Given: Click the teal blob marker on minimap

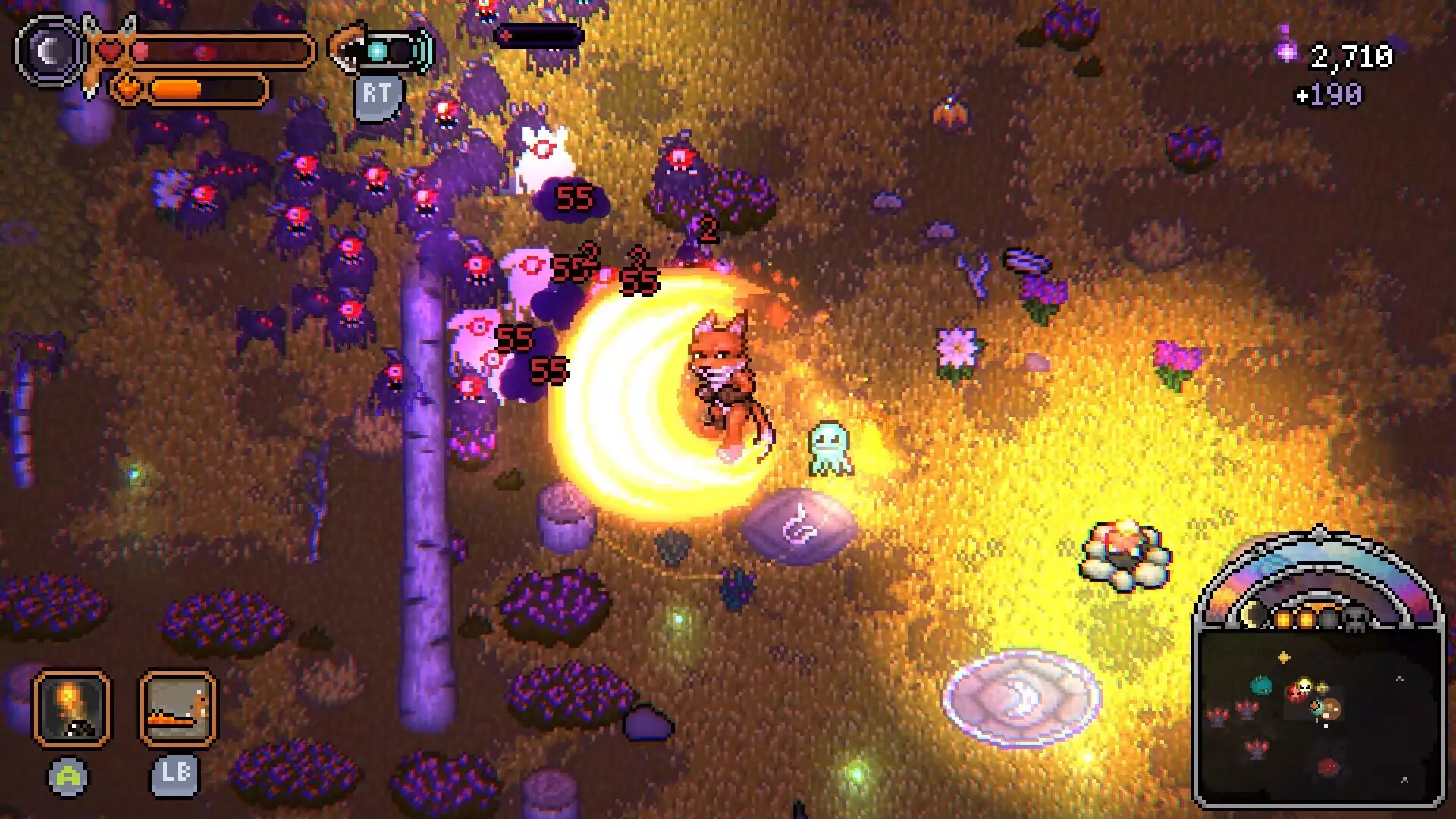Looking at the screenshot, I should [x=1260, y=686].
